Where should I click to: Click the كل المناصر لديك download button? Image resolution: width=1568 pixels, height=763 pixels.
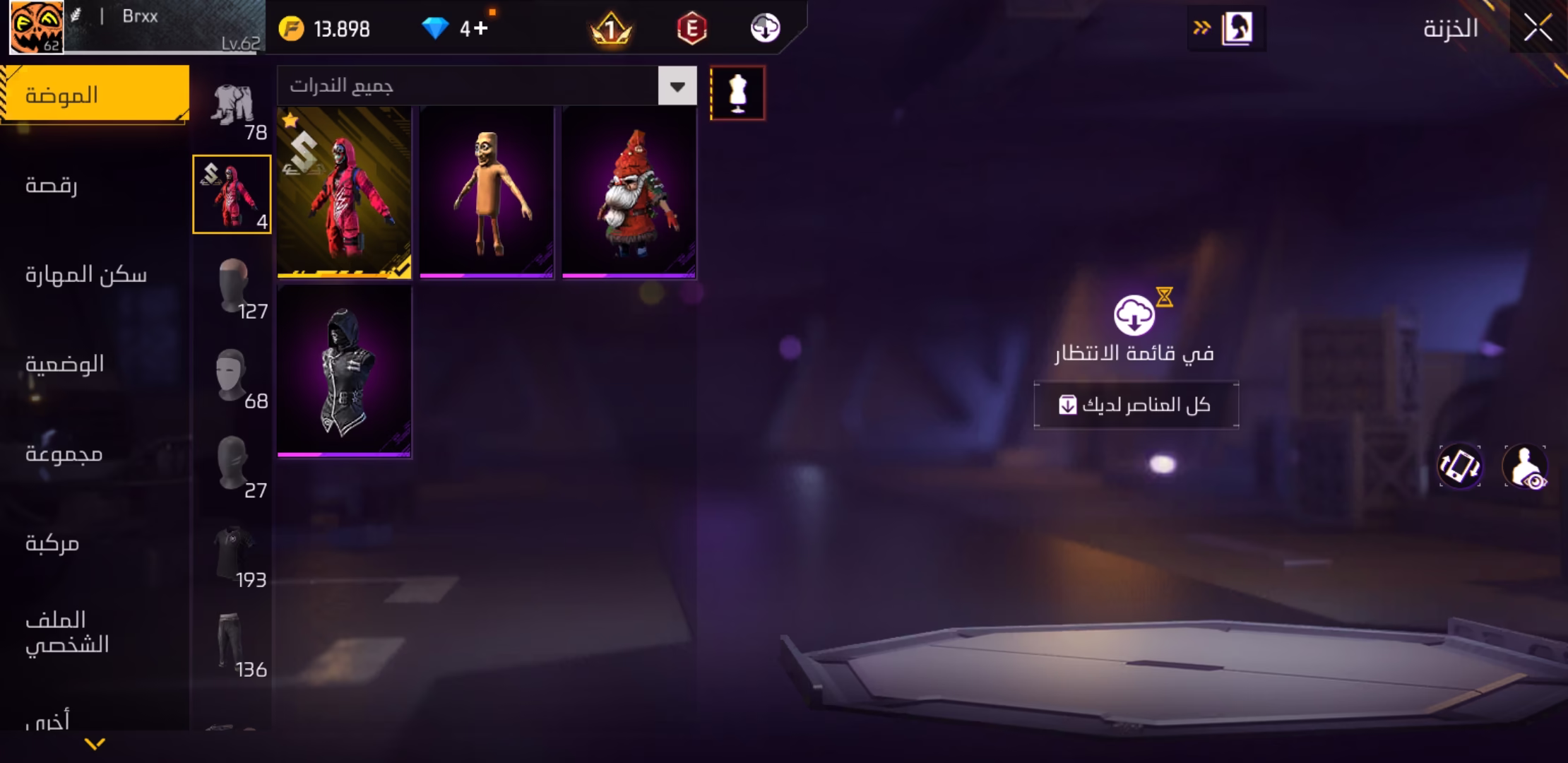coord(1136,405)
